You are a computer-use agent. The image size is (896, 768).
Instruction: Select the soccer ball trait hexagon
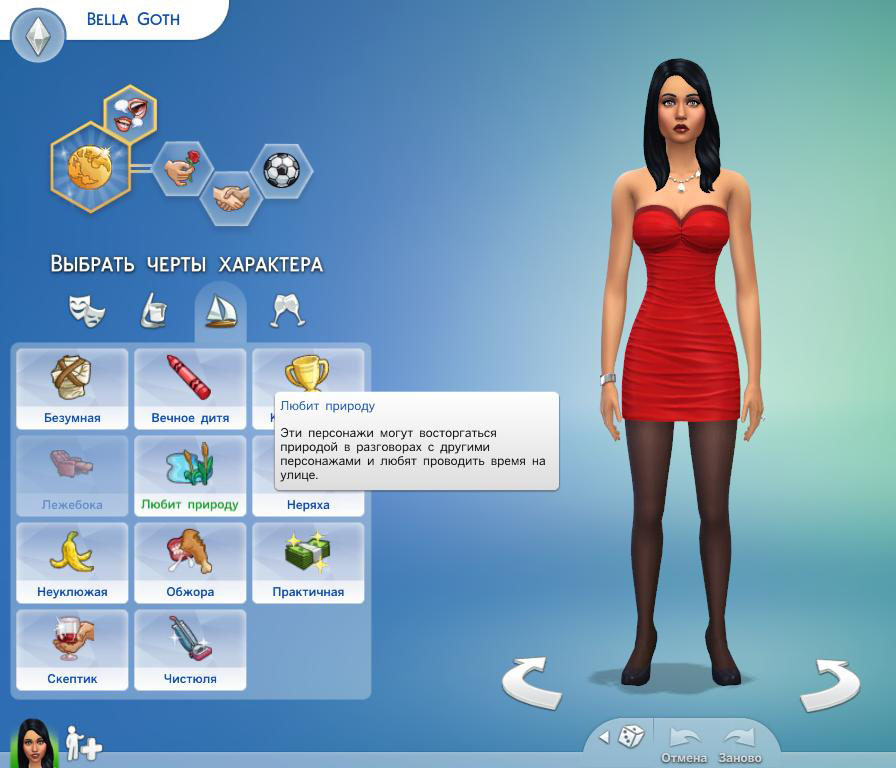[281, 170]
